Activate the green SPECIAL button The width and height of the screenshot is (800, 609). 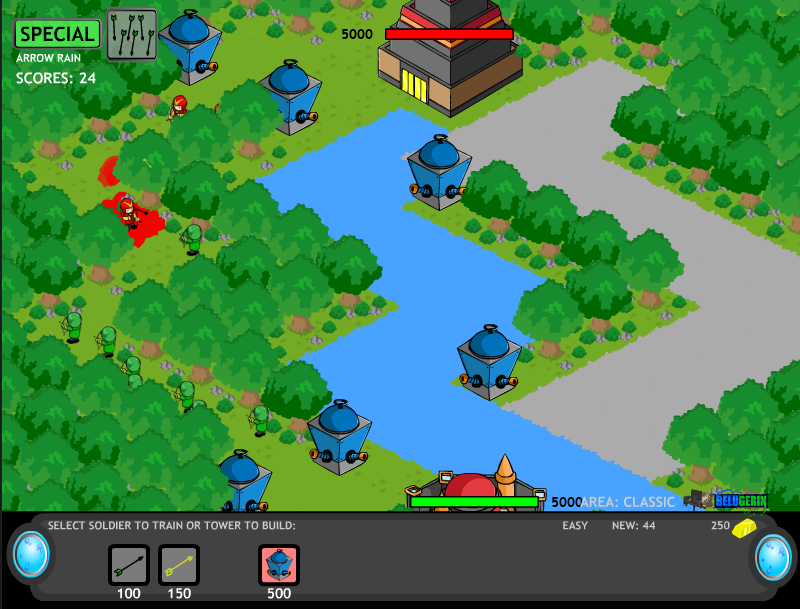[58, 33]
